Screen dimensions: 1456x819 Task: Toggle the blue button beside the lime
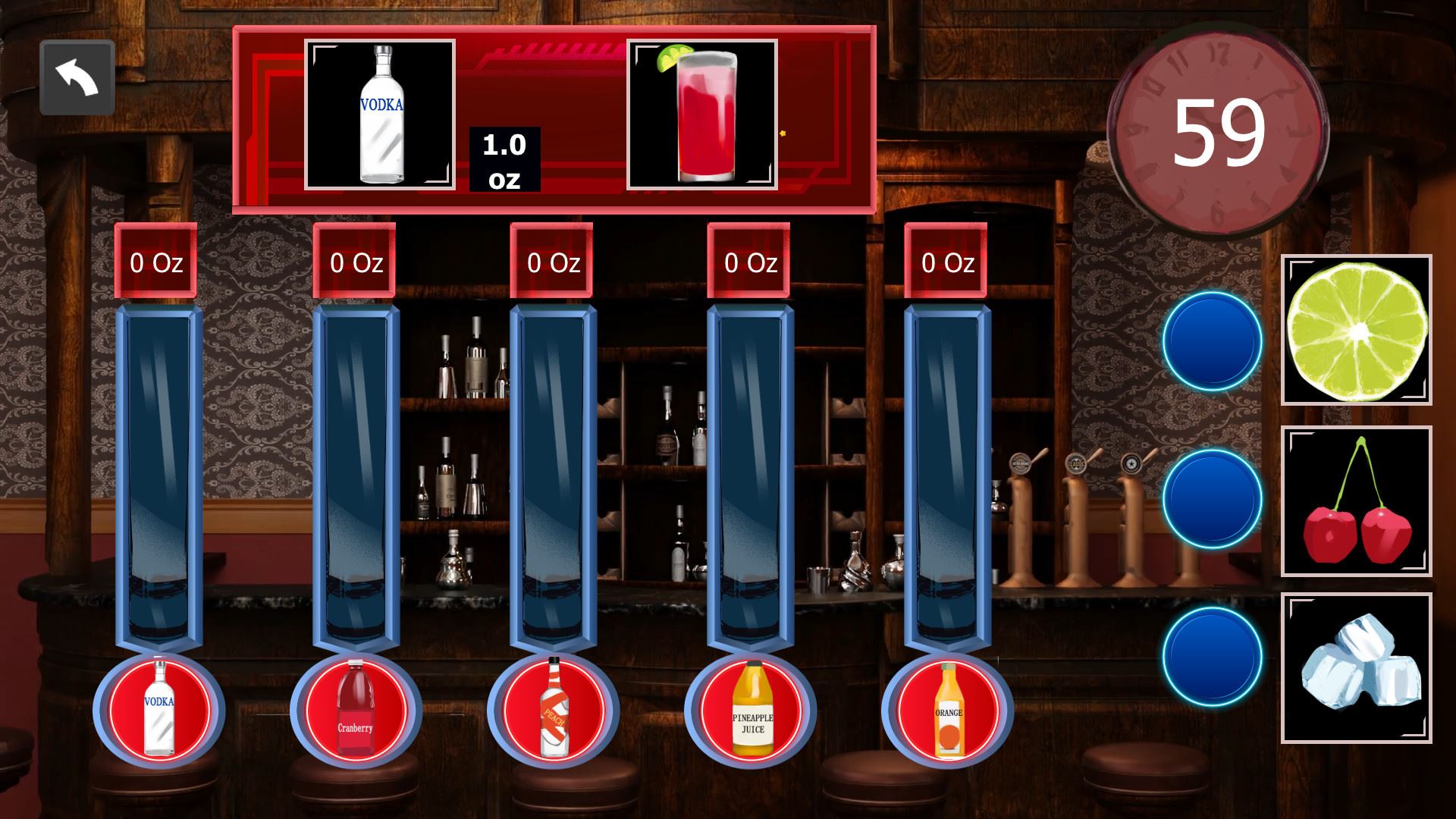[1212, 341]
